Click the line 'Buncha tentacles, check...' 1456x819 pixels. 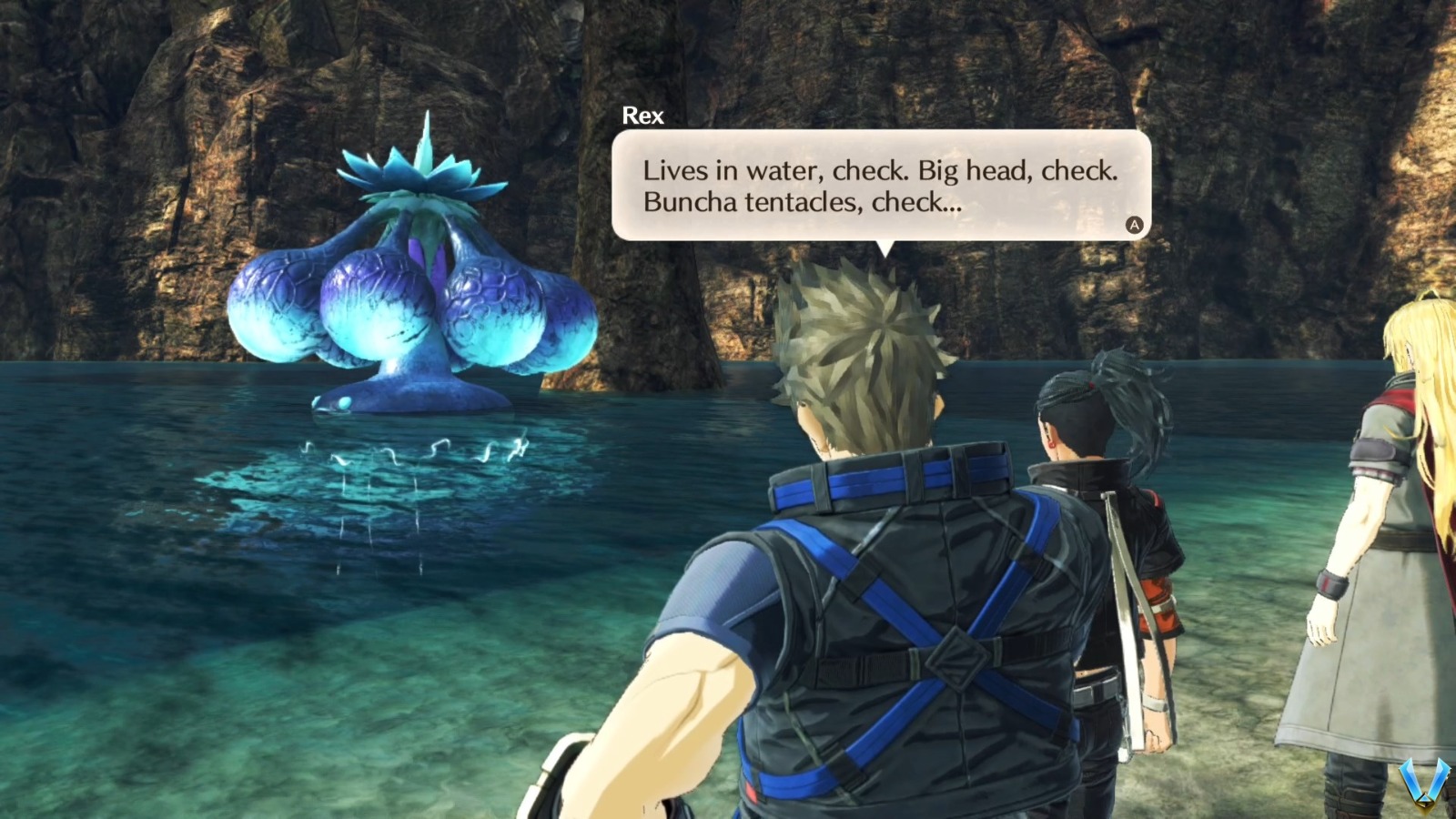click(x=801, y=202)
